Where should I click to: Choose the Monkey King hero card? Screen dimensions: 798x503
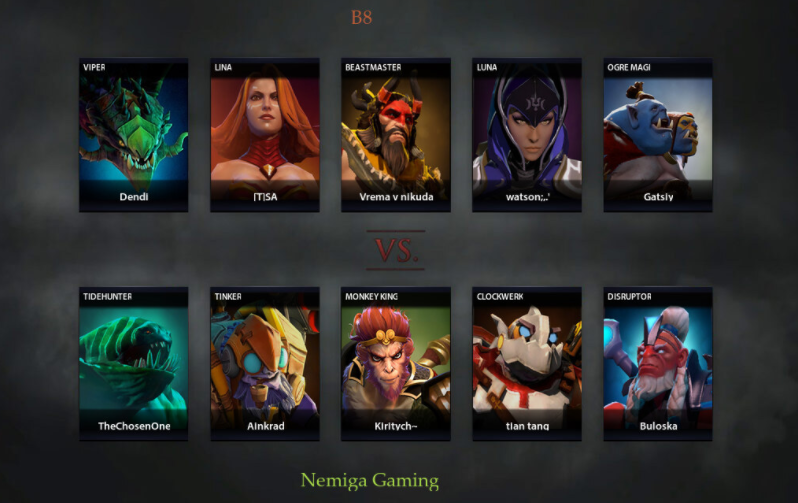coord(396,364)
